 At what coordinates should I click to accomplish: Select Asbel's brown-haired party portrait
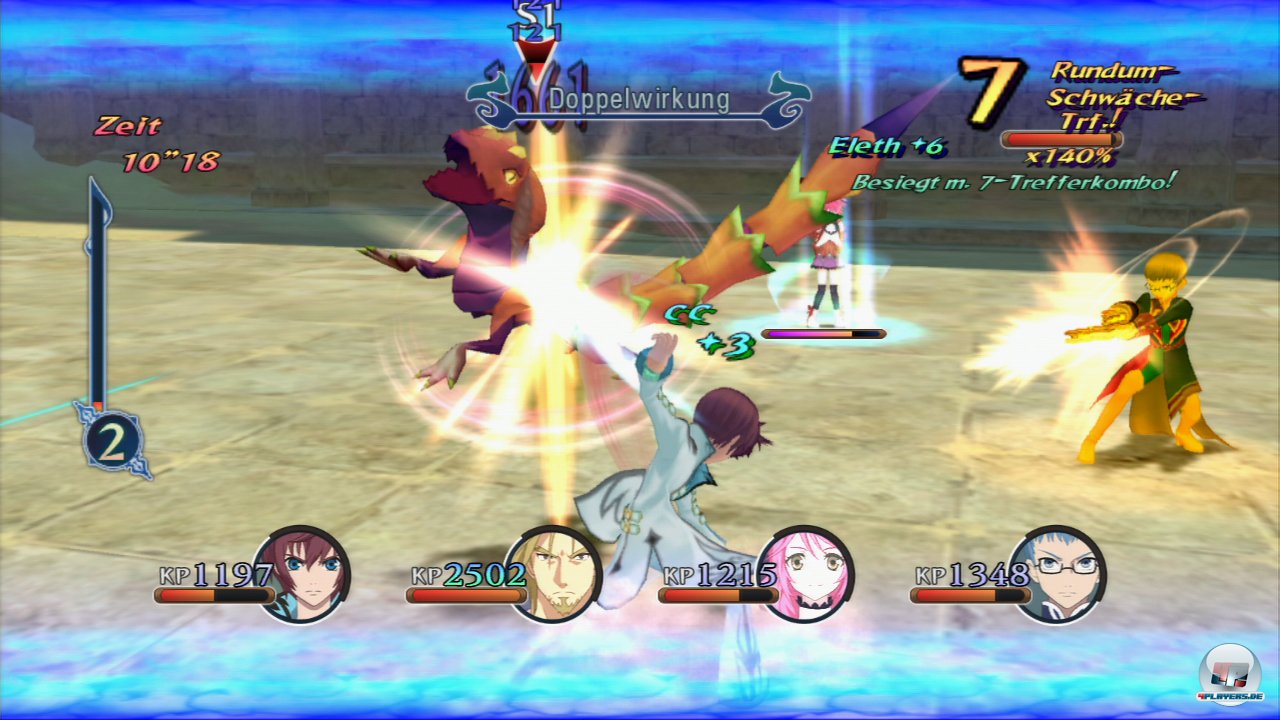pos(303,573)
